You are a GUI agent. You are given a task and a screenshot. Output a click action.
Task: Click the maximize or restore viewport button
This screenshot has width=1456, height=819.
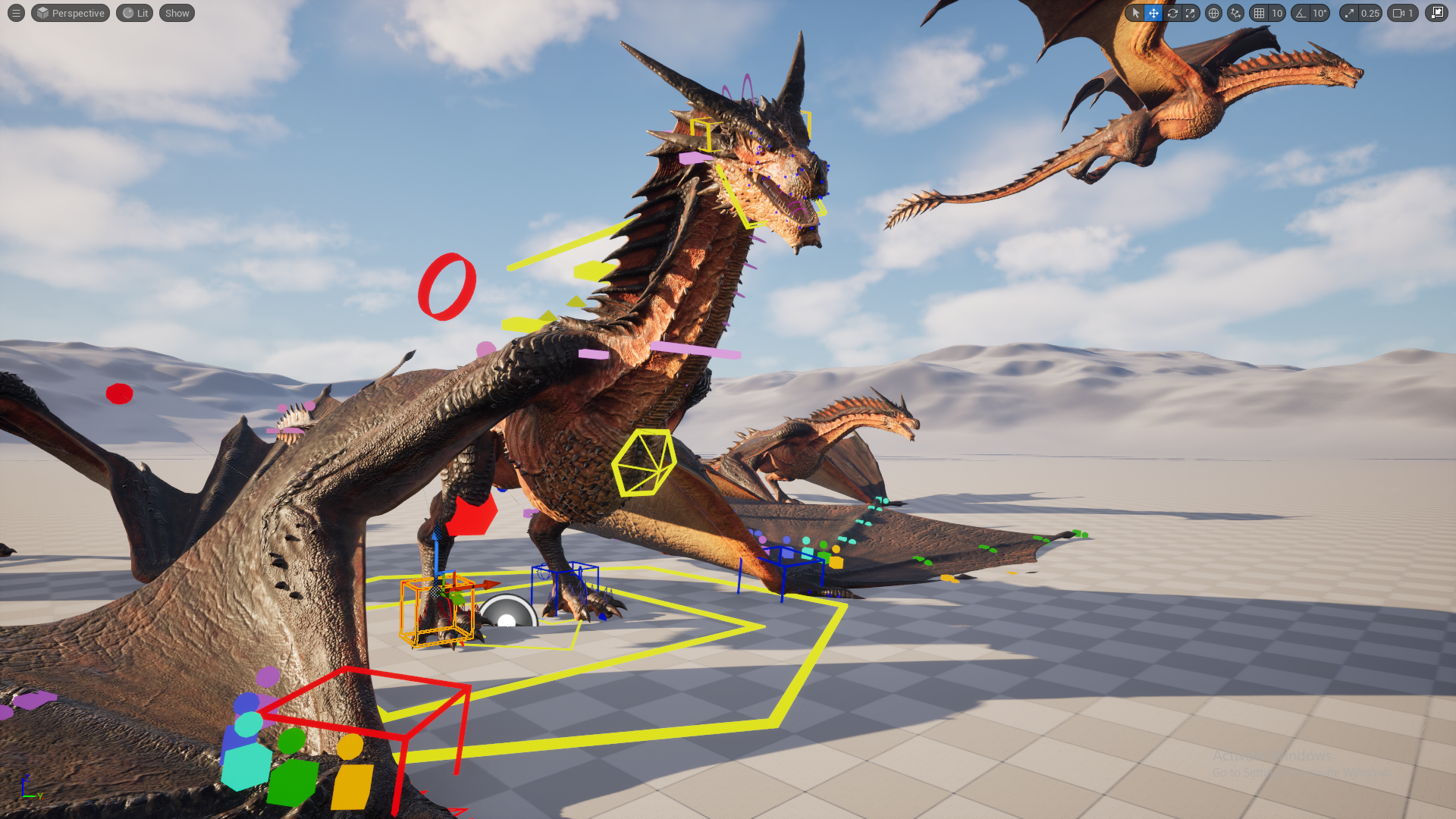point(1436,13)
